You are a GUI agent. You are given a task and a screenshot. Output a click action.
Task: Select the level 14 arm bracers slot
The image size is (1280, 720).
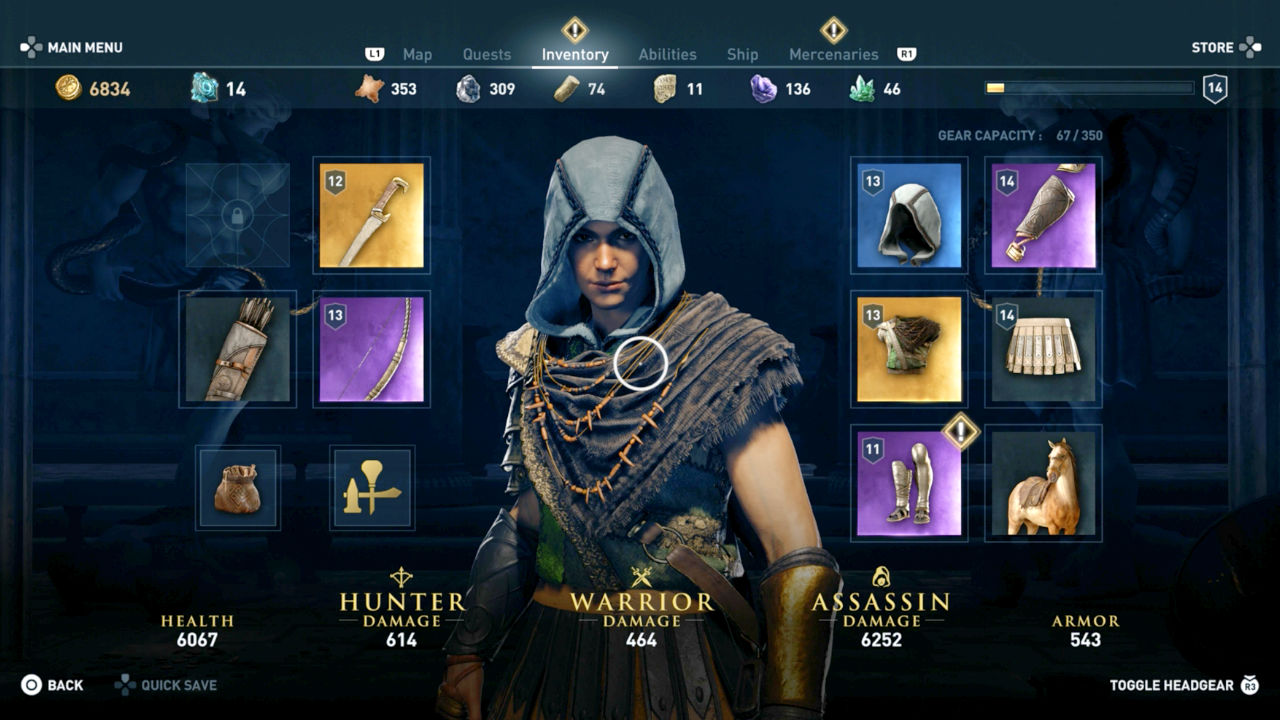click(1042, 215)
